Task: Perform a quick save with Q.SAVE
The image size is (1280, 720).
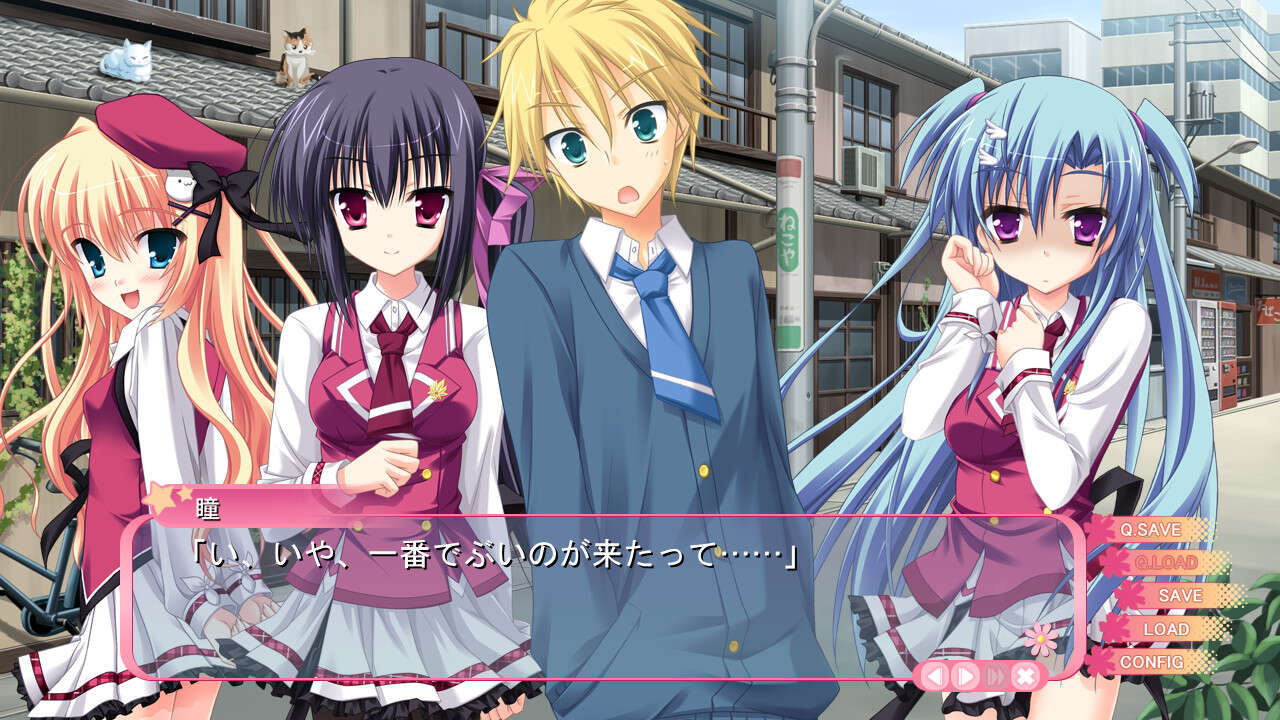Action: pos(1152,530)
